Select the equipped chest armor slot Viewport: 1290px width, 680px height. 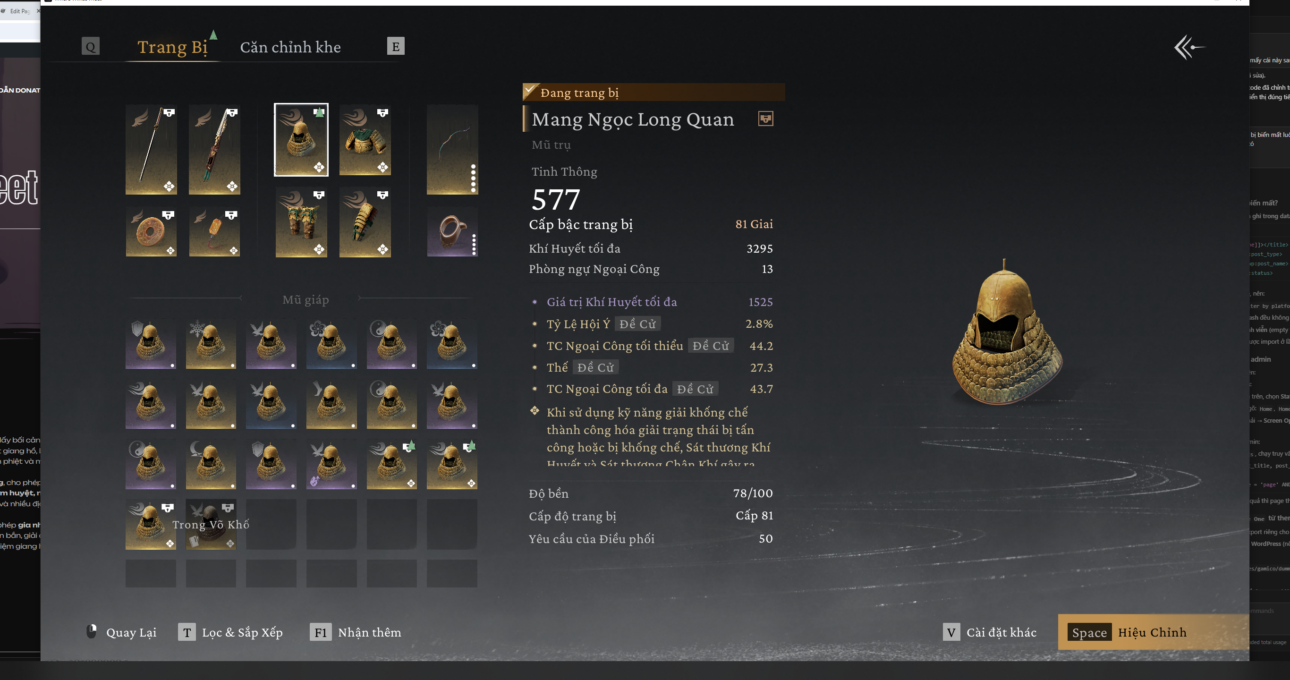tap(364, 140)
